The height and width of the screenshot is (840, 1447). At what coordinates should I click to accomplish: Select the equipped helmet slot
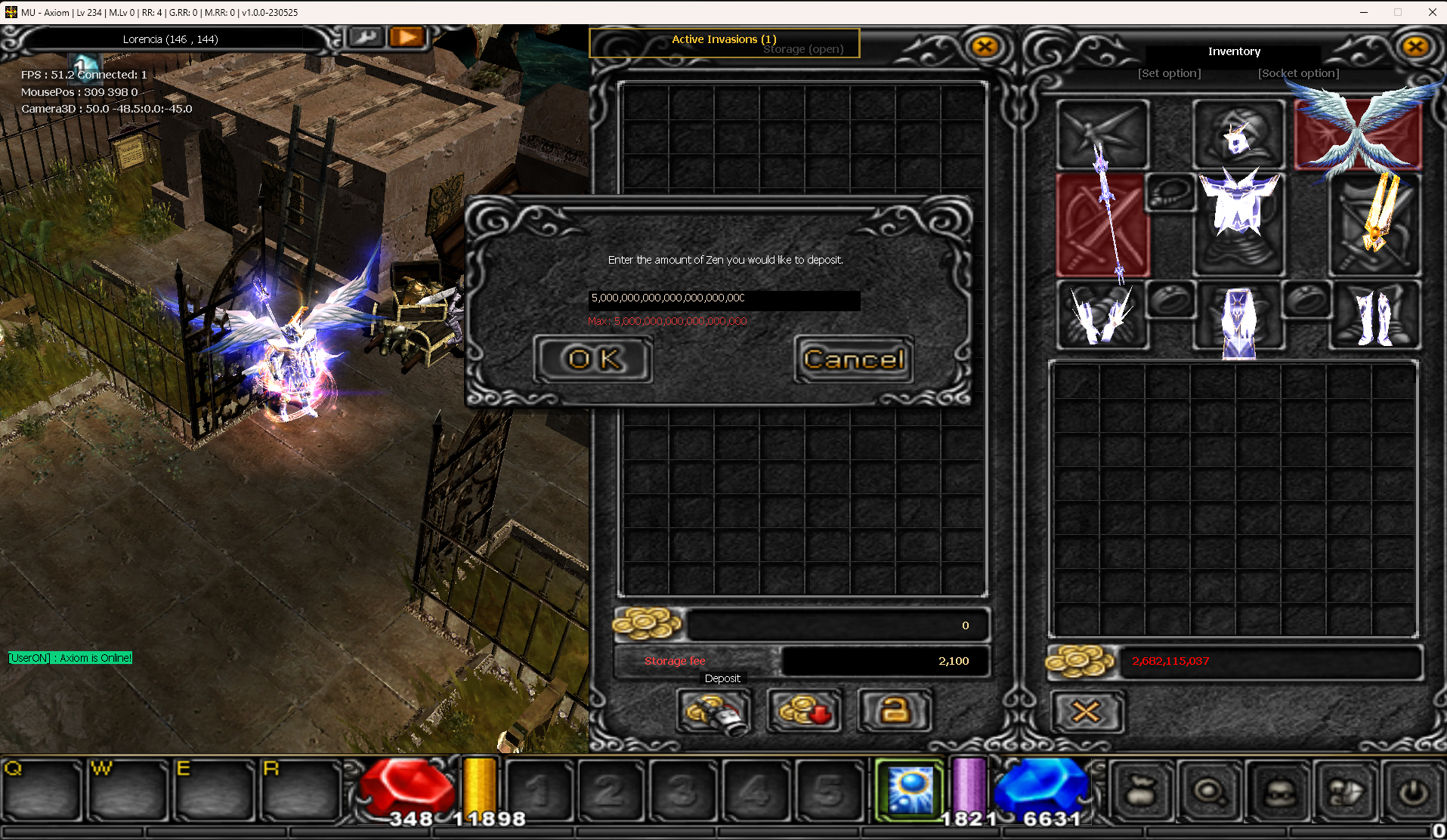click(x=1238, y=134)
